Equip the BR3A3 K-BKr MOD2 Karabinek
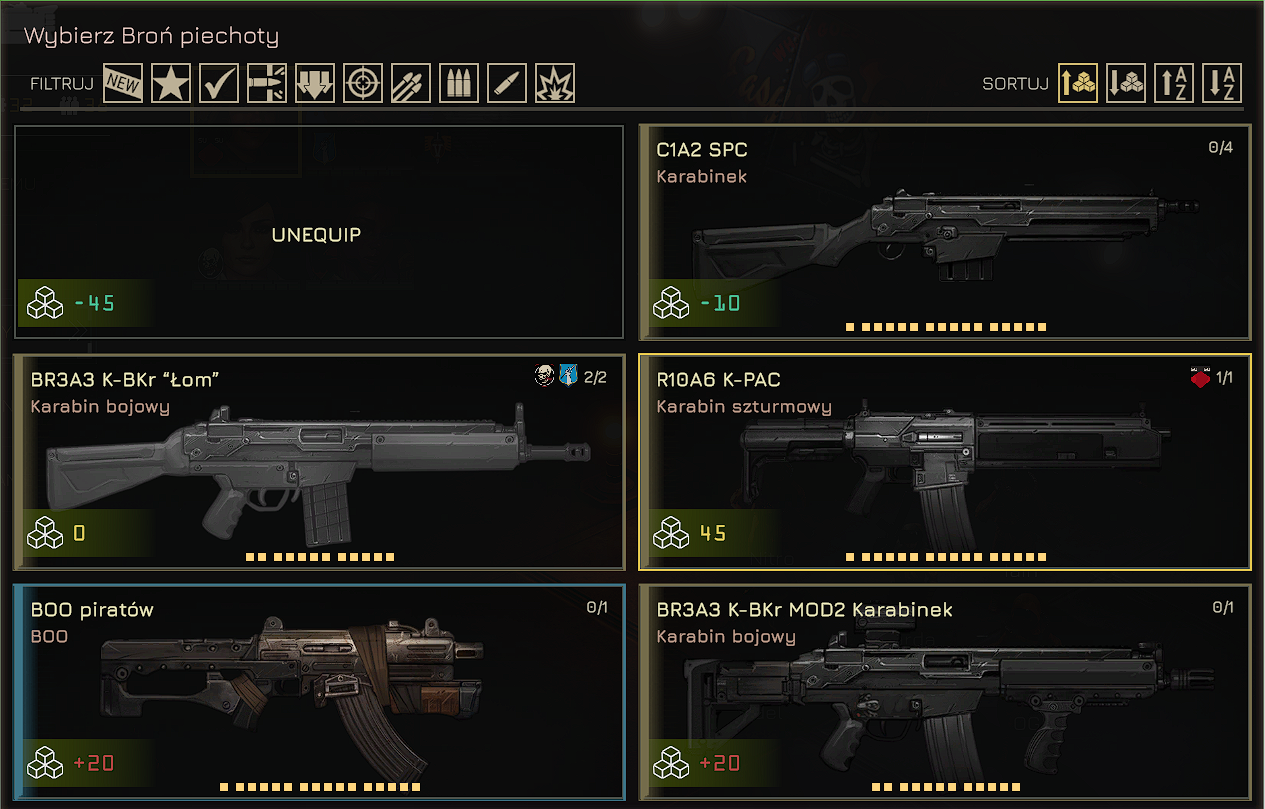The image size is (1265, 809). pos(944,692)
